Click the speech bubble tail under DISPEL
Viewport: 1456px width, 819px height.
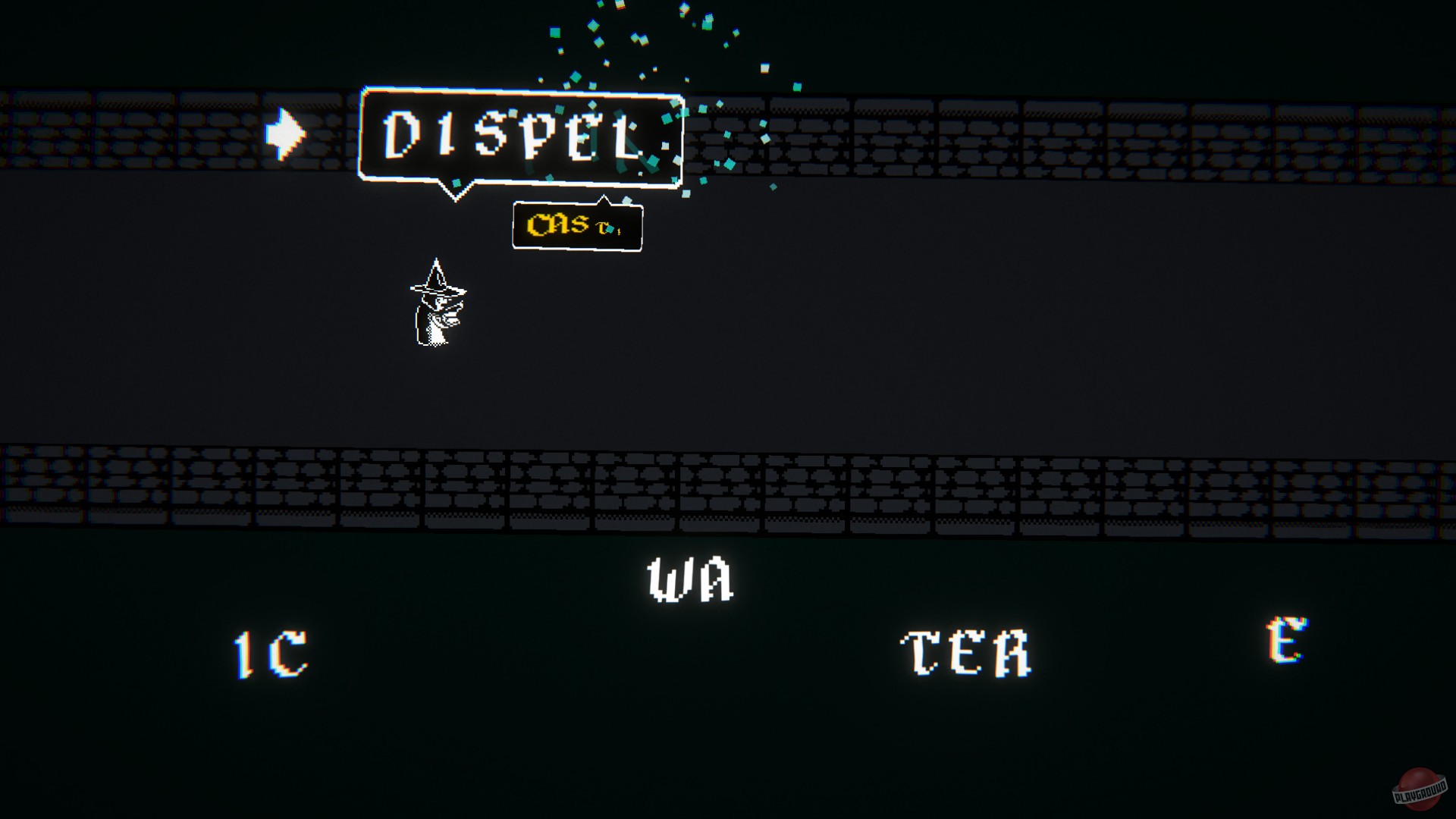click(x=455, y=193)
